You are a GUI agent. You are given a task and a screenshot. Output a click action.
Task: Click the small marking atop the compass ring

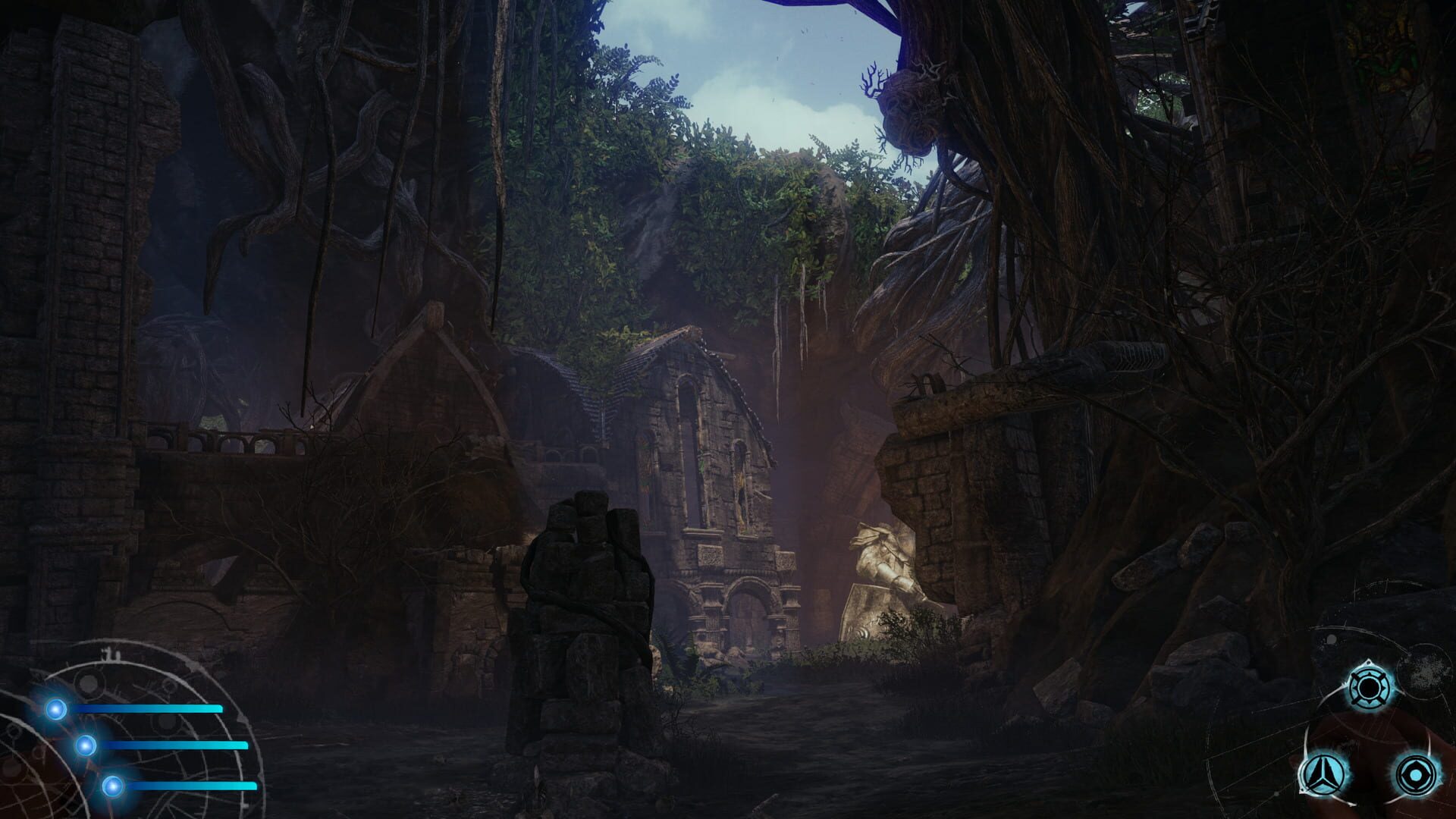pyautogui.click(x=109, y=654)
